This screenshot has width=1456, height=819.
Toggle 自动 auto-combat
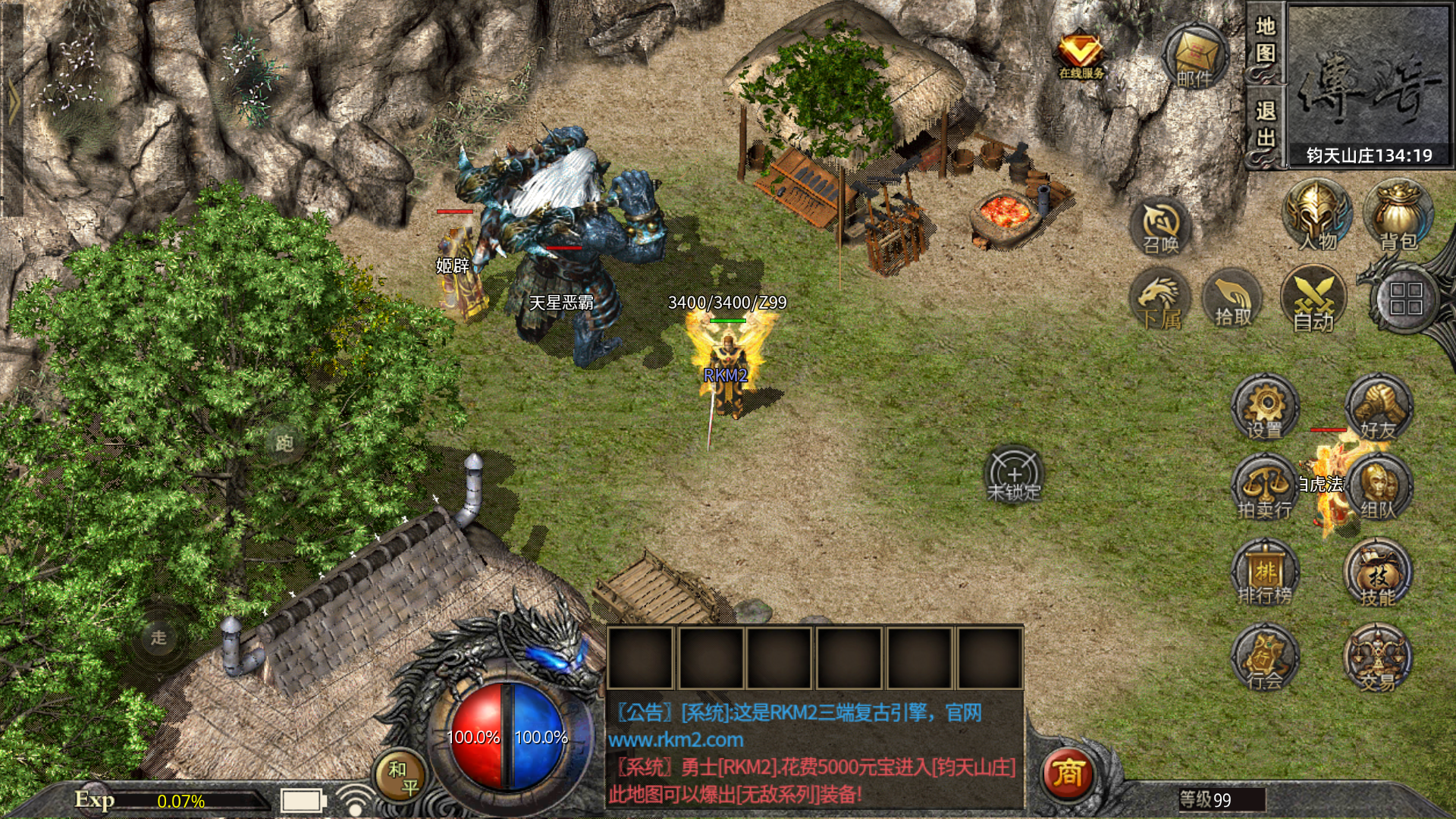click(x=1313, y=300)
